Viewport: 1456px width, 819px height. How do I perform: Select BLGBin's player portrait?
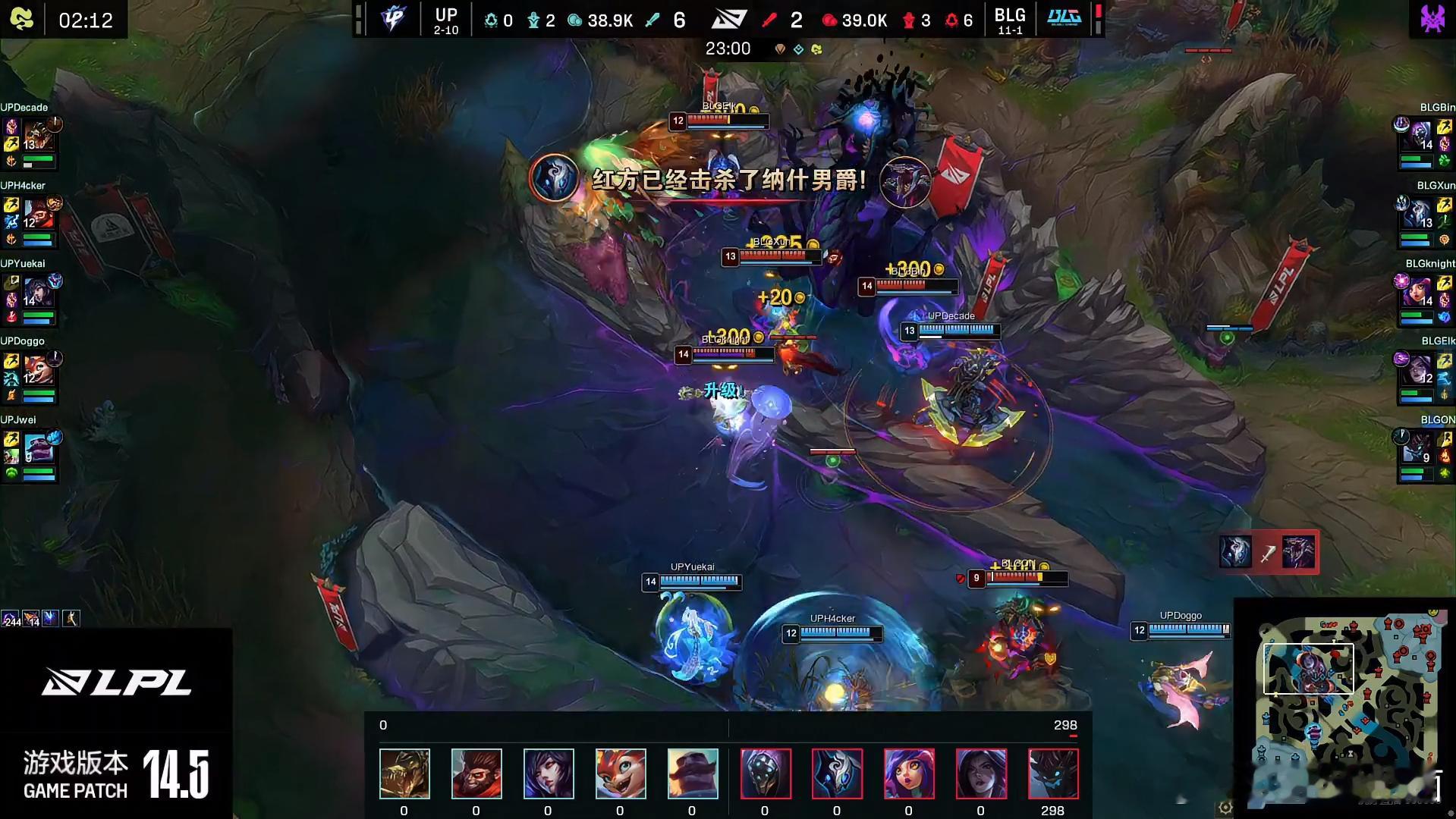[x=1420, y=136]
